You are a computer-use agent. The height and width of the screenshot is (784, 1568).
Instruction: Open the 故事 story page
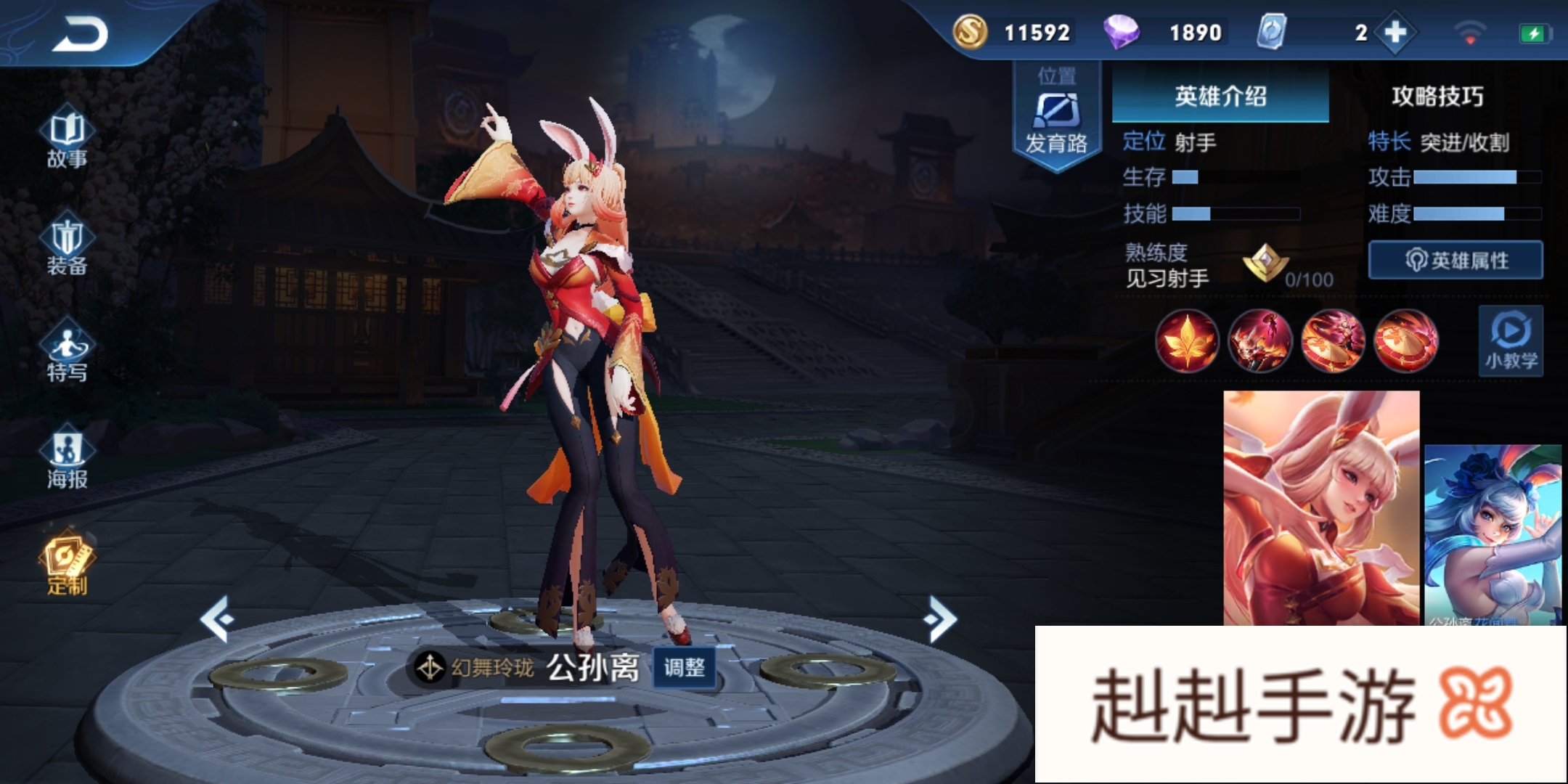pos(67,139)
